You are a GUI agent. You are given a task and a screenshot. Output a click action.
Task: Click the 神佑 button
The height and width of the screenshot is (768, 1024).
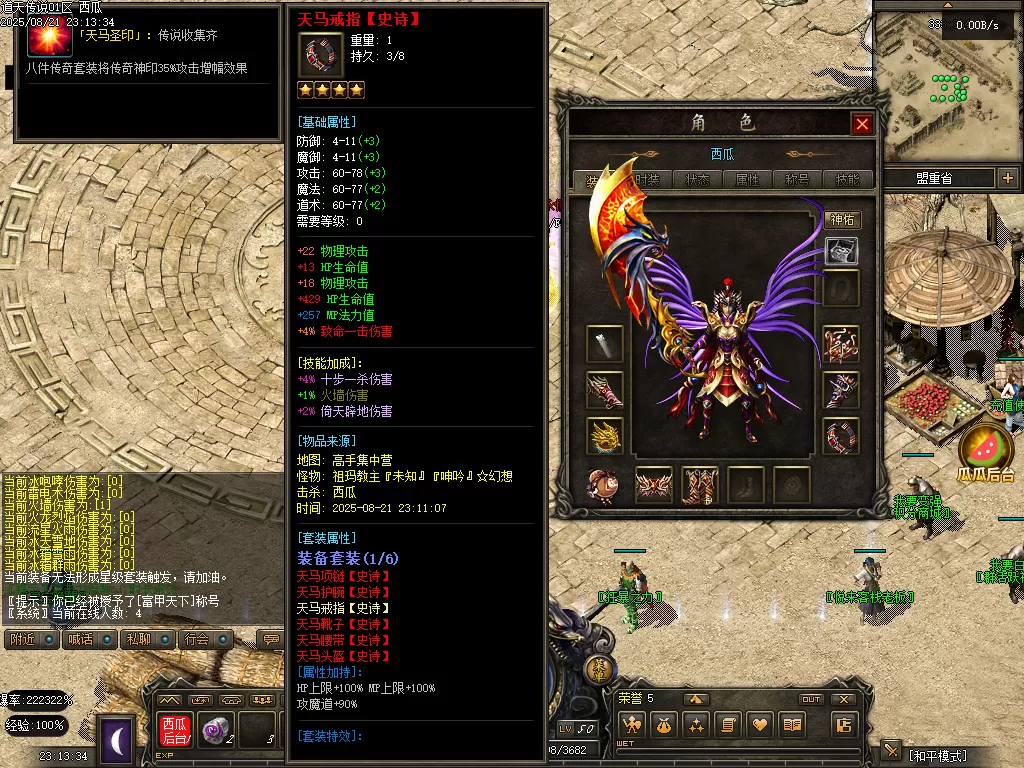(842, 220)
